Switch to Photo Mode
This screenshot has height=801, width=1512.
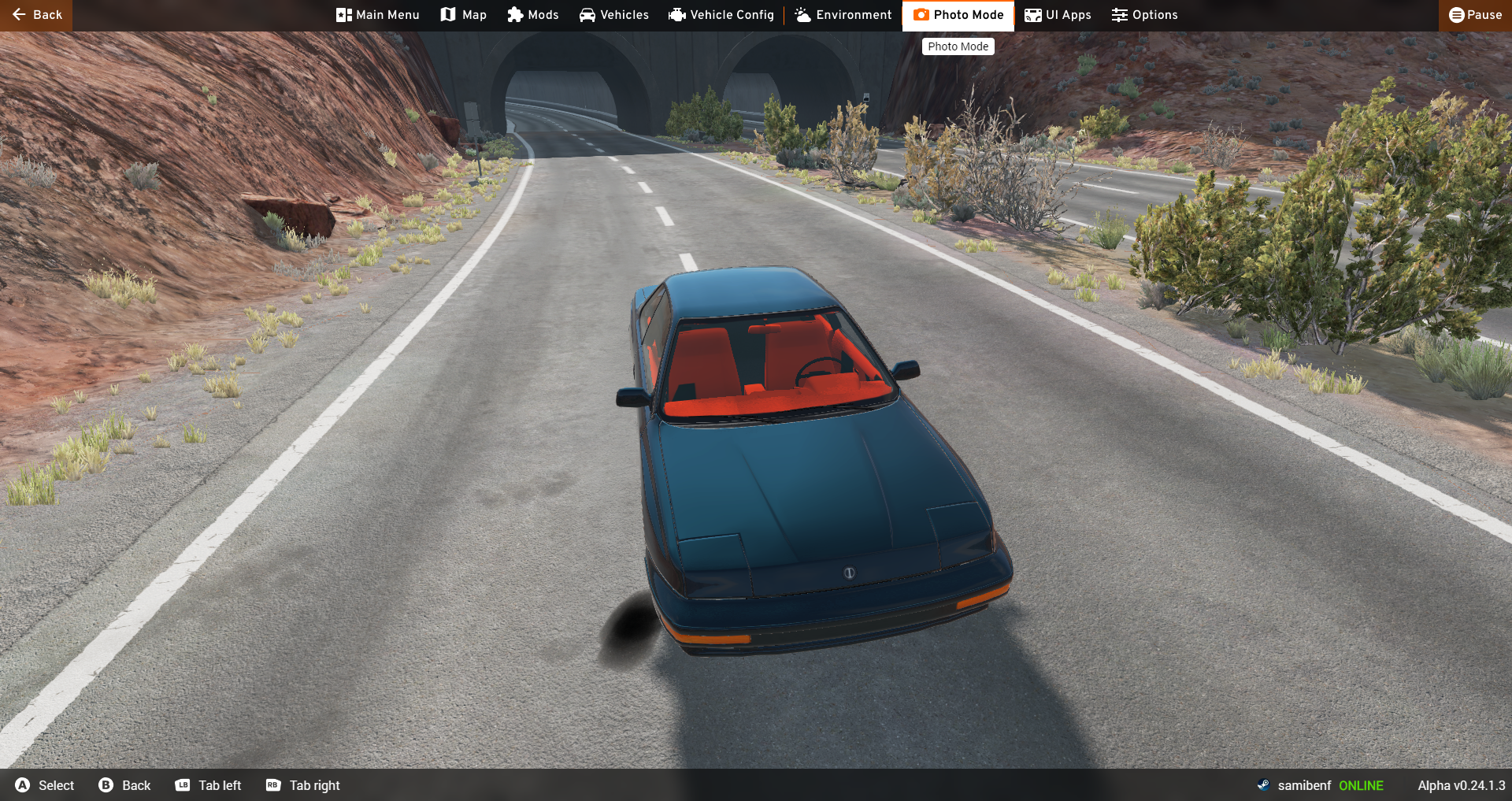958,15
